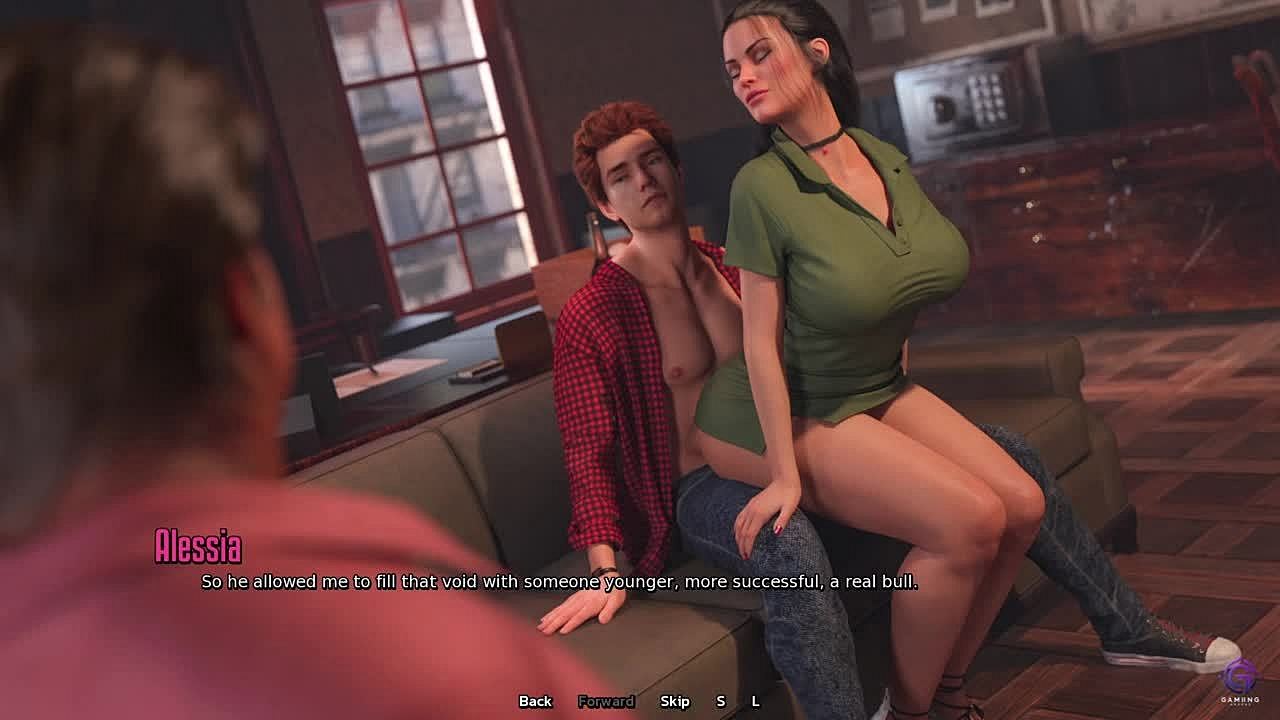Skip through the dialogue
The height and width of the screenshot is (720, 1280).
(675, 701)
